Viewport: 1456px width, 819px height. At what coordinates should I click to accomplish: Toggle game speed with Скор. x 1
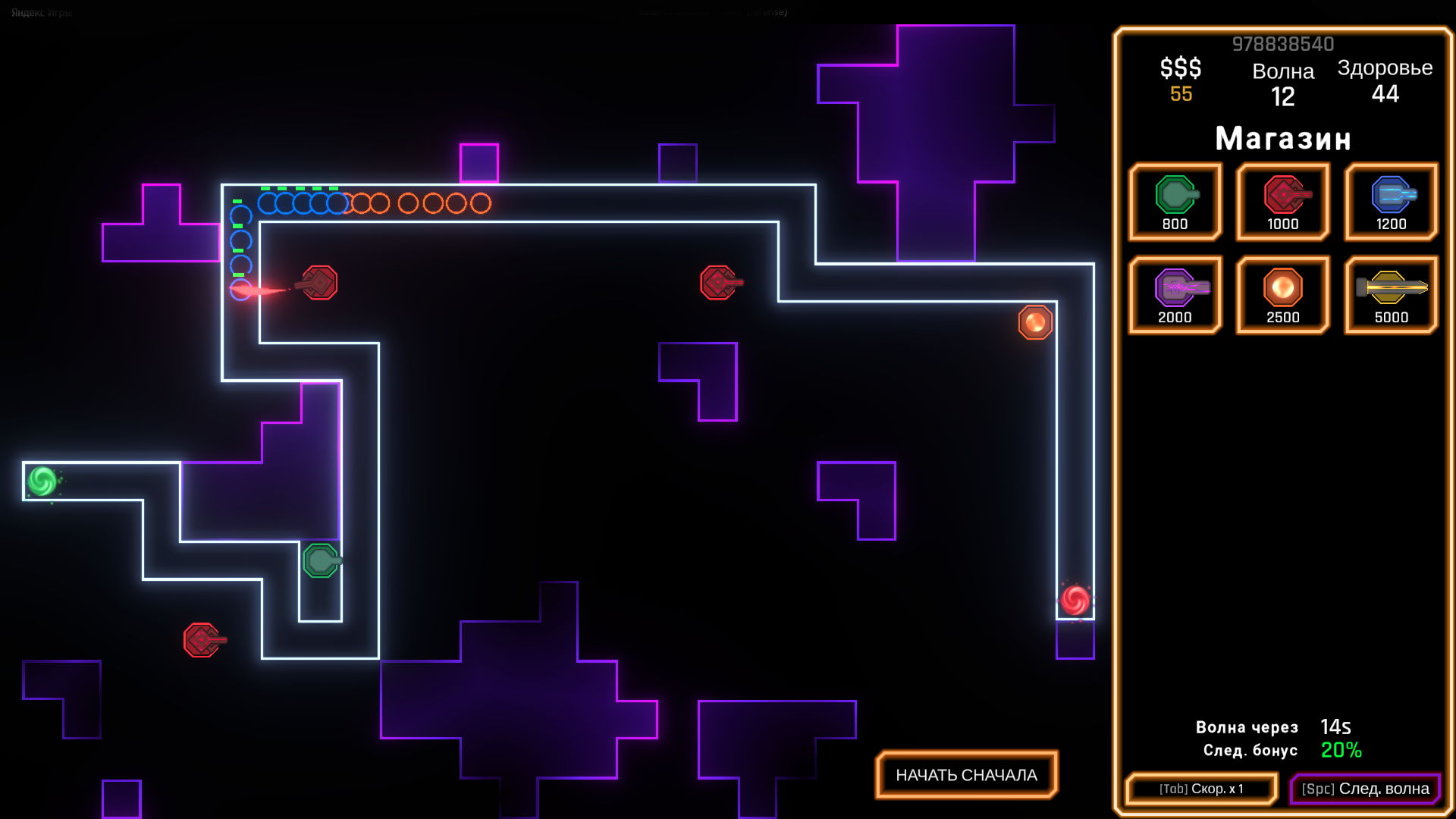(1200, 789)
